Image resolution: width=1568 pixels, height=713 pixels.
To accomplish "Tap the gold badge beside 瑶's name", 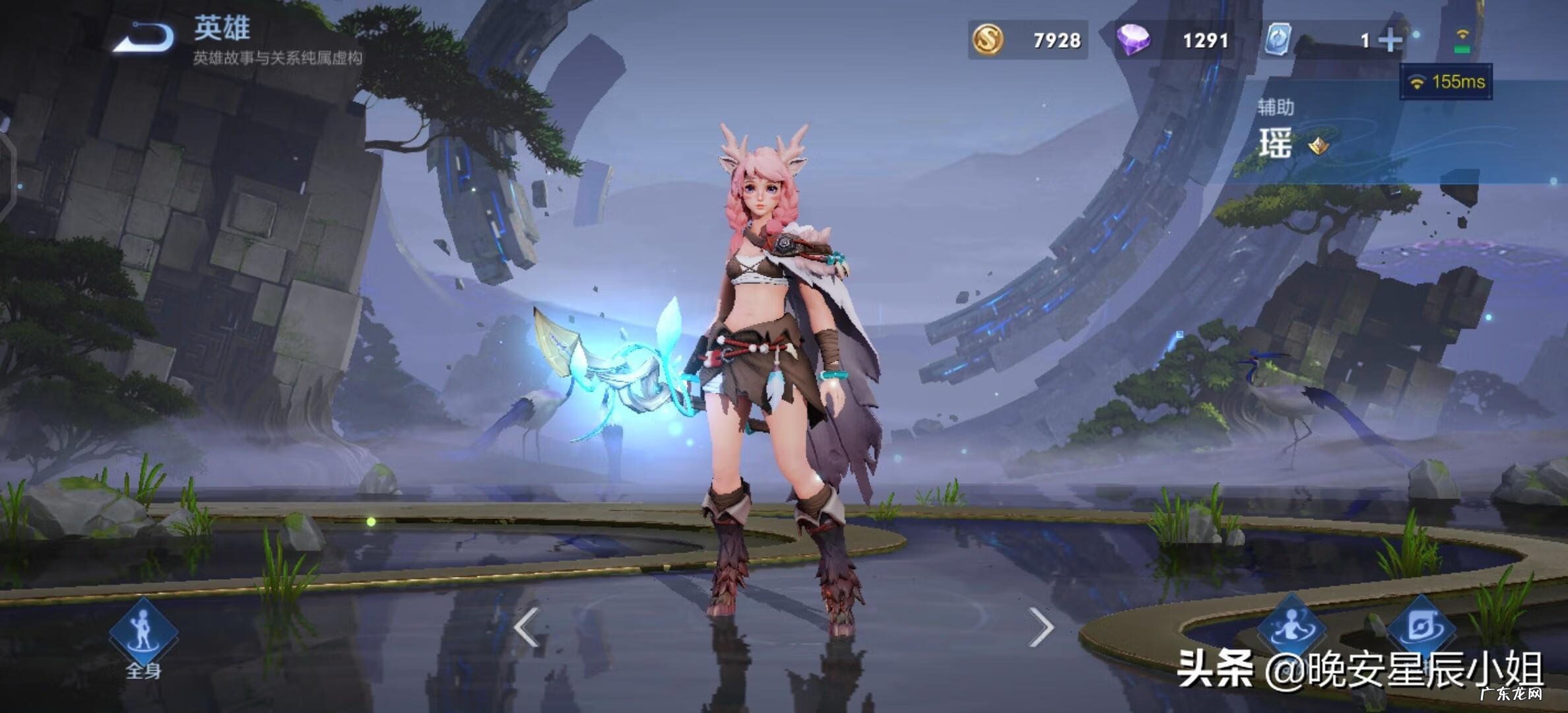I will click(1319, 145).
